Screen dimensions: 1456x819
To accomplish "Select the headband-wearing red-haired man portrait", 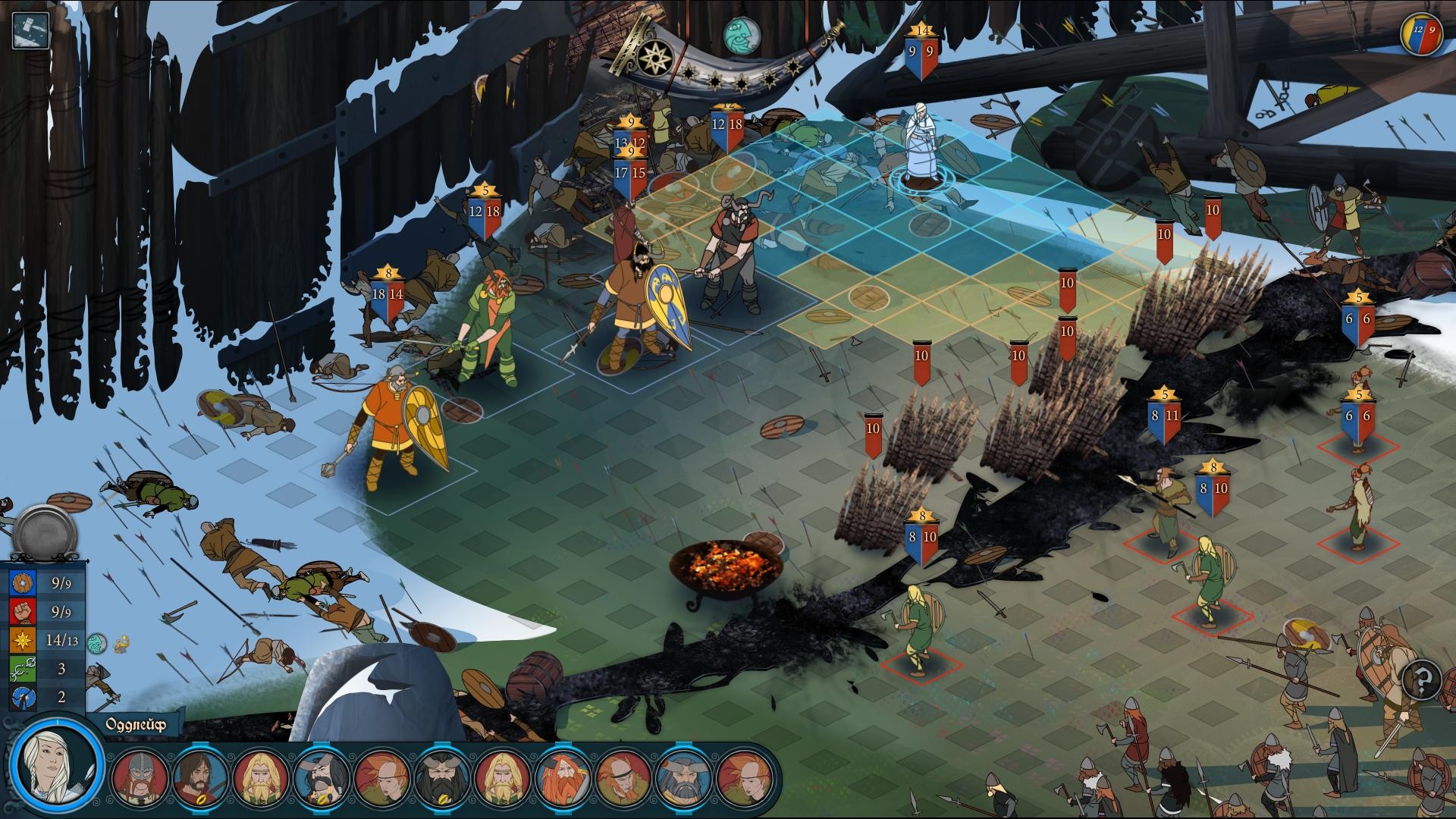I will tap(624, 777).
